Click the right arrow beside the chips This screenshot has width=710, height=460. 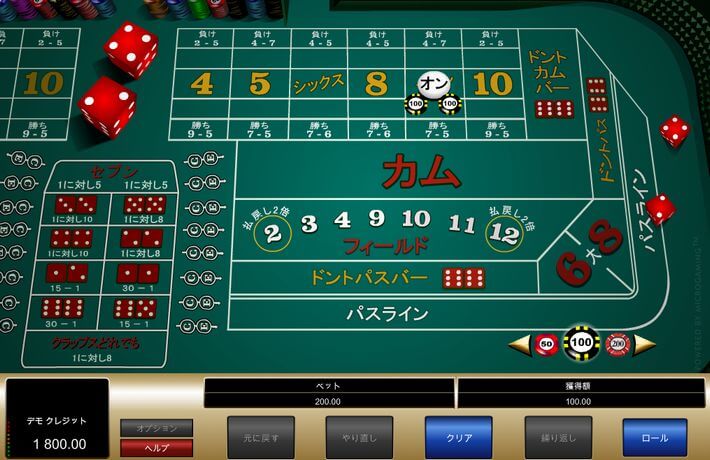pyautogui.click(x=645, y=345)
